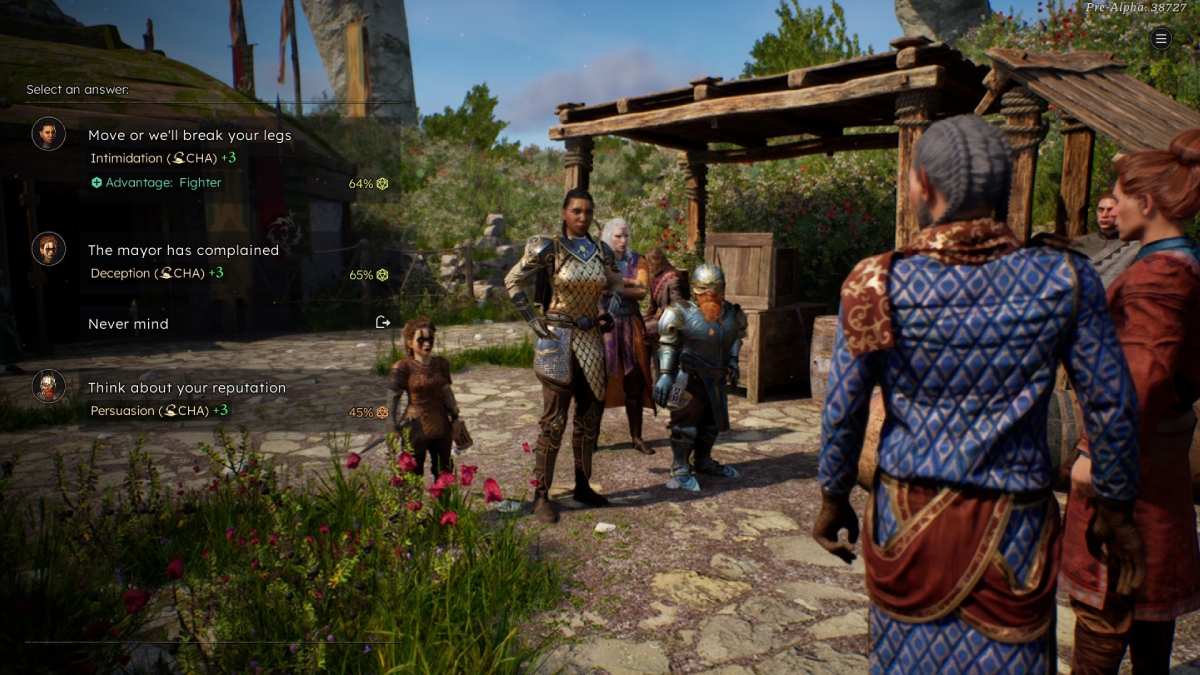Image resolution: width=1200 pixels, height=675 pixels.
Task: Pick the "Never mind" exit option
Action: (128, 324)
